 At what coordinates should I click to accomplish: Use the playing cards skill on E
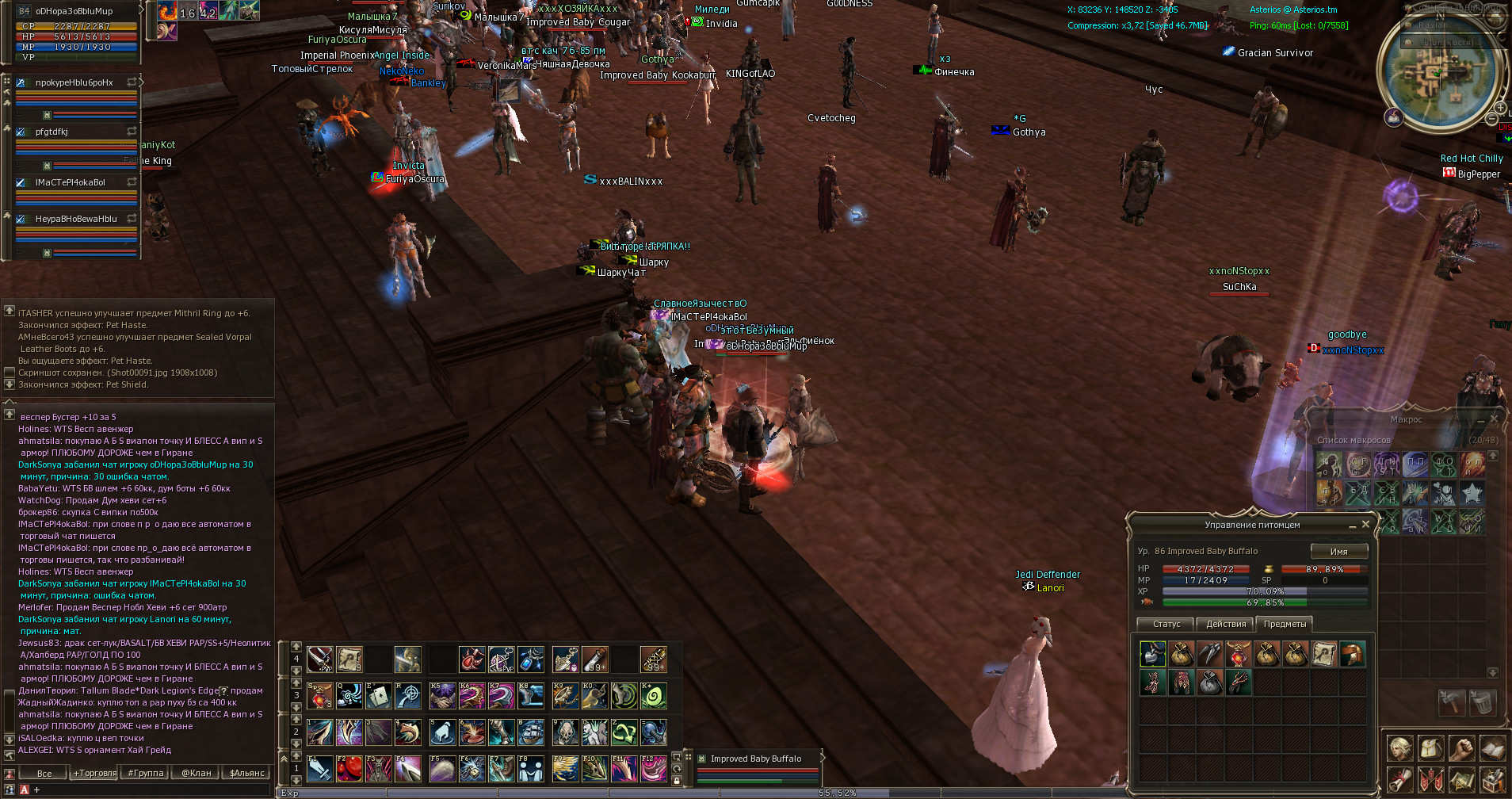pos(378,696)
